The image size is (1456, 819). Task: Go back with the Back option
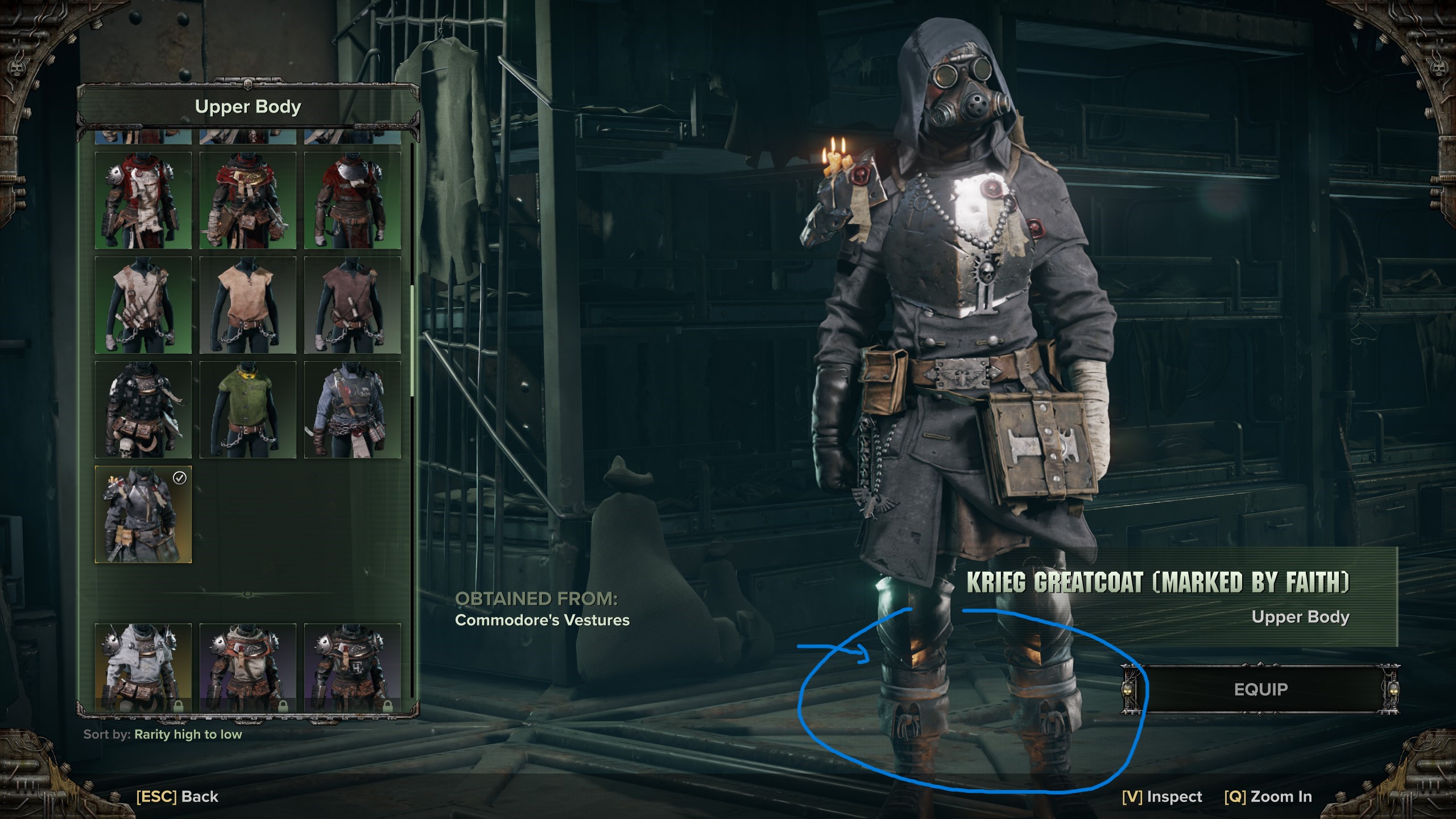(x=177, y=797)
